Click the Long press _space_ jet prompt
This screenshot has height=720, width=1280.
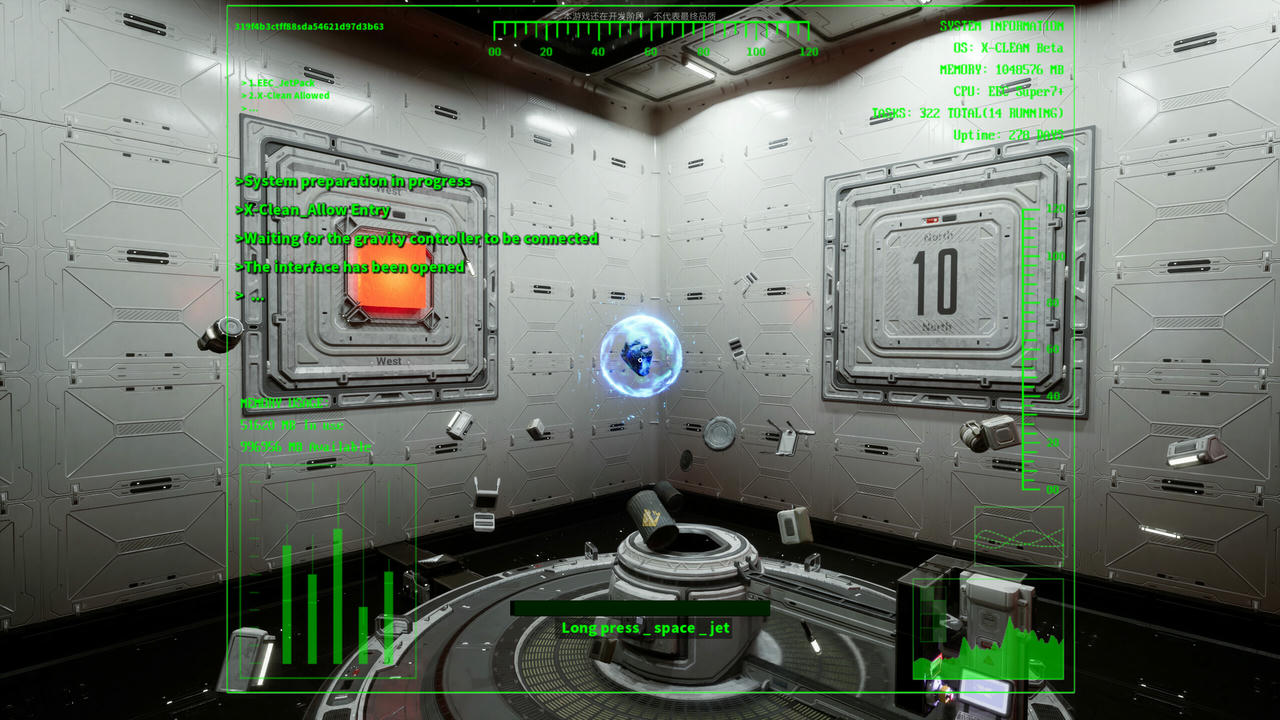click(x=645, y=628)
